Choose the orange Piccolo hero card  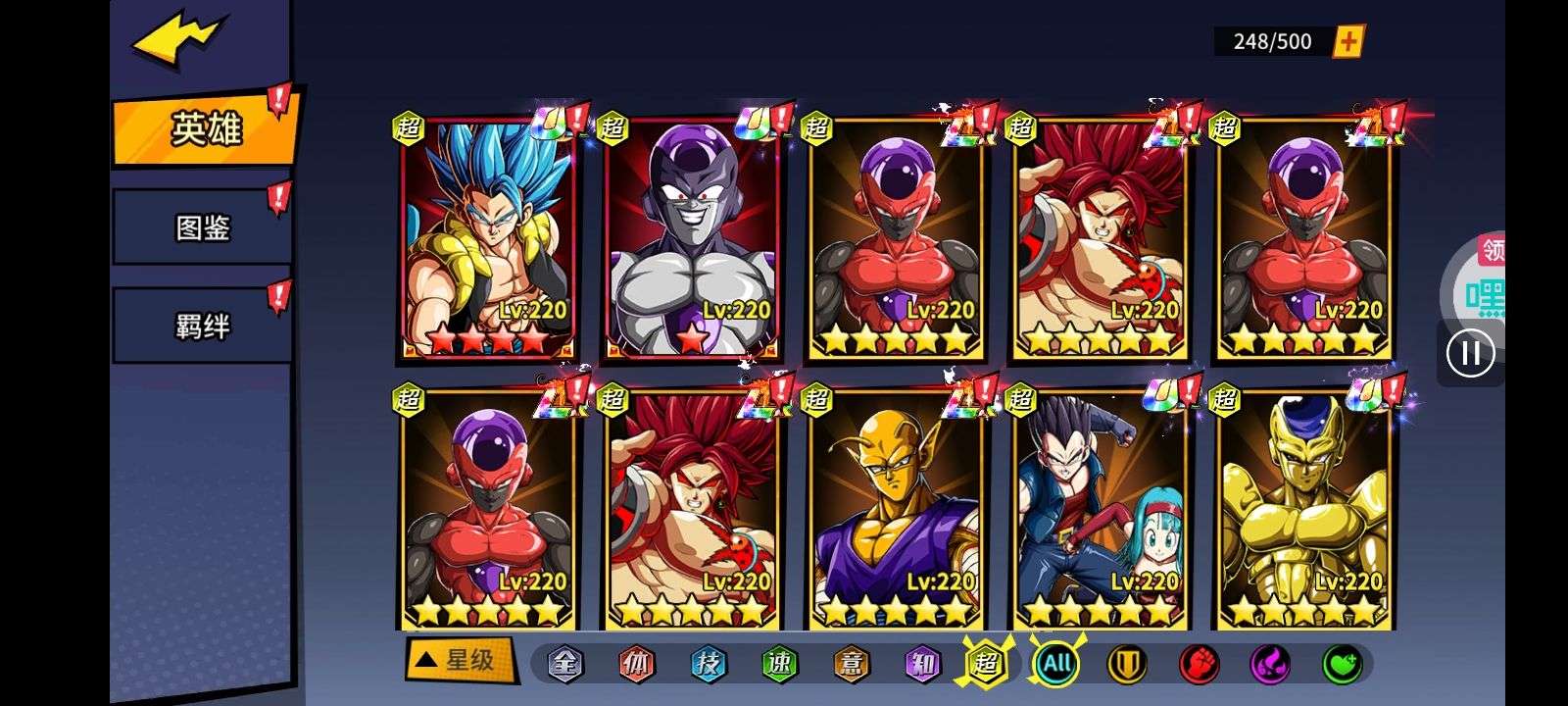point(896,510)
